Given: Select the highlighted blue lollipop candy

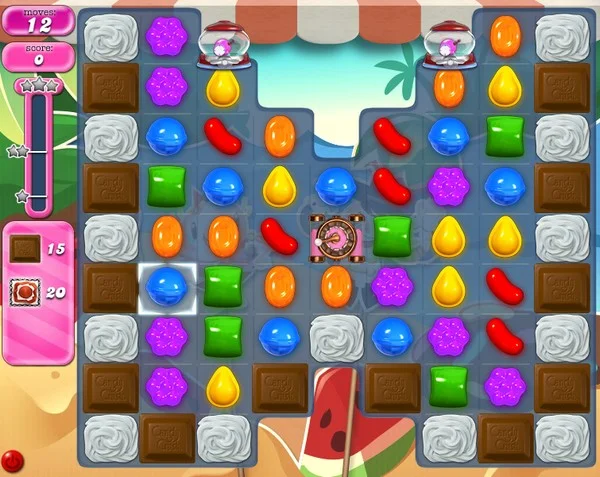Looking at the screenshot, I should [166, 287].
